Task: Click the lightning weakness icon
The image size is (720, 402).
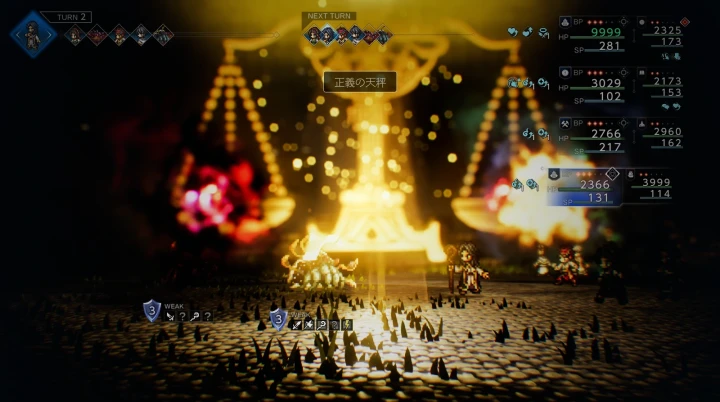Action: 347,324
